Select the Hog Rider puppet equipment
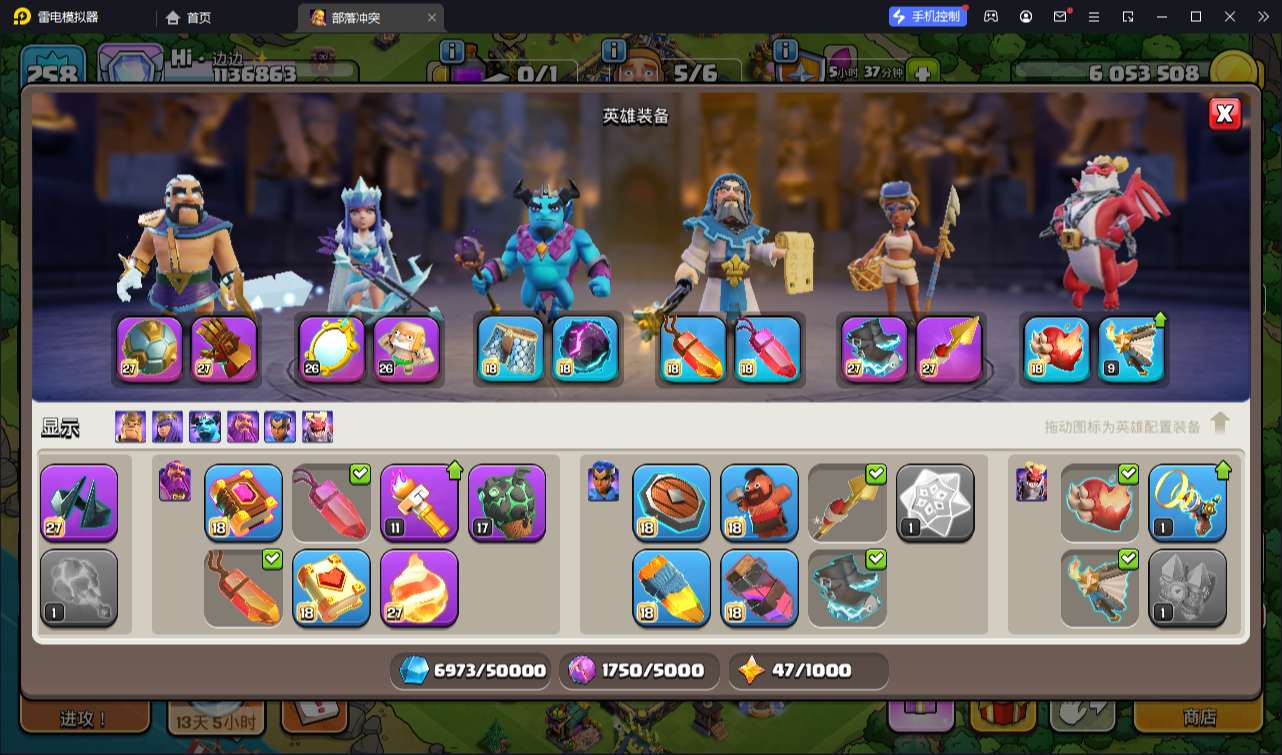 [759, 502]
